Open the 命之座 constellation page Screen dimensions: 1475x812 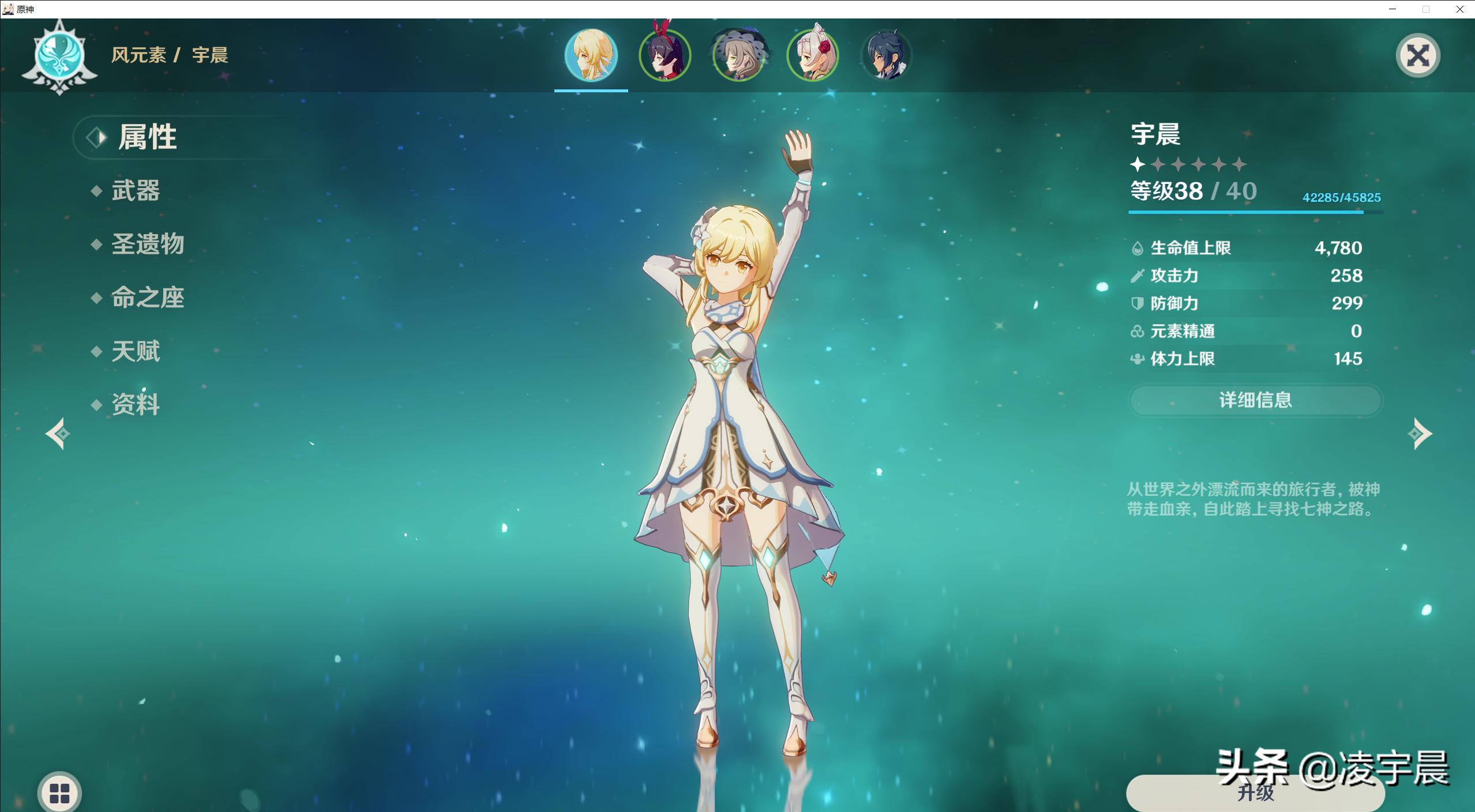tap(147, 298)
